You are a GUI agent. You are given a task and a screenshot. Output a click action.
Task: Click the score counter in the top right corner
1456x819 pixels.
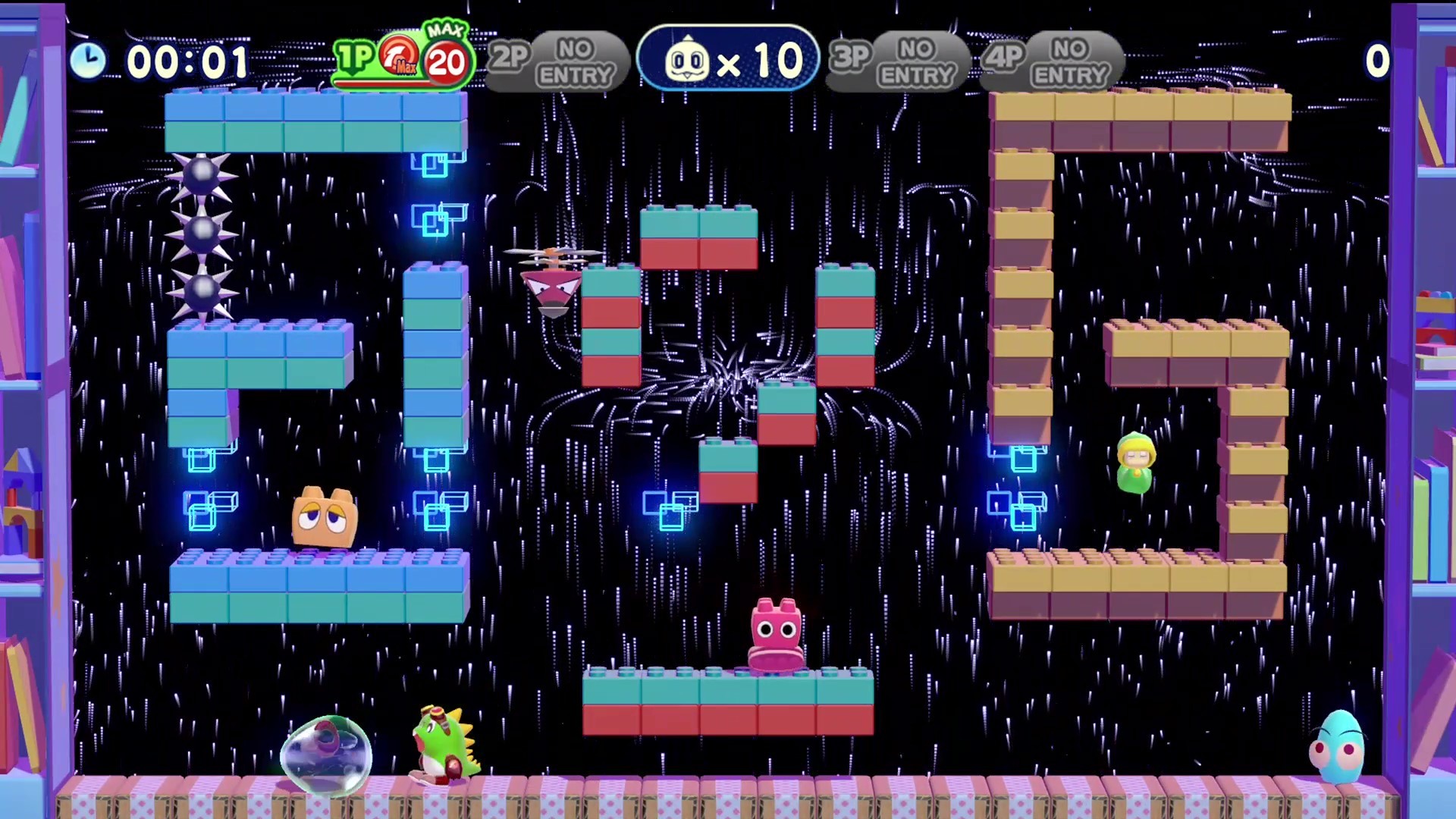pos(1377,60)
